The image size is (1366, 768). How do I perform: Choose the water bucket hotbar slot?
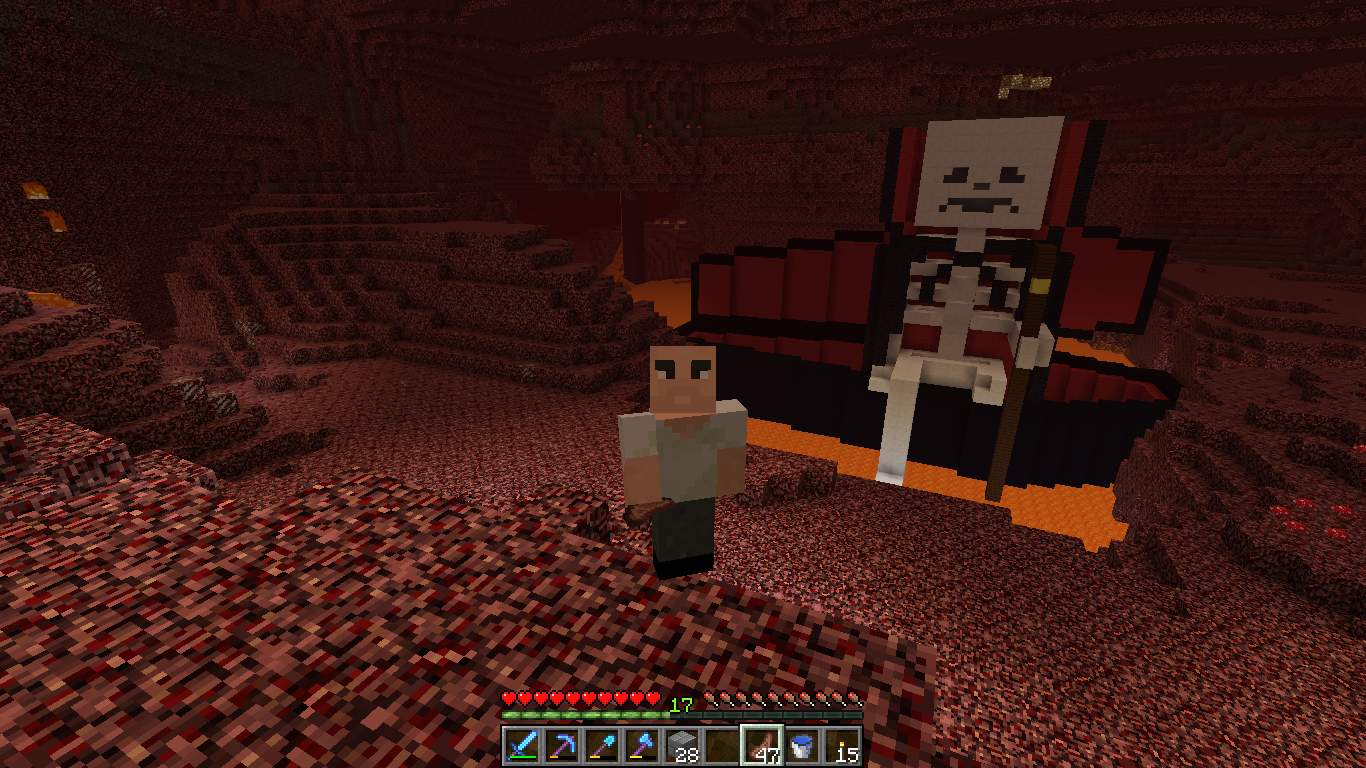point(801,746)
